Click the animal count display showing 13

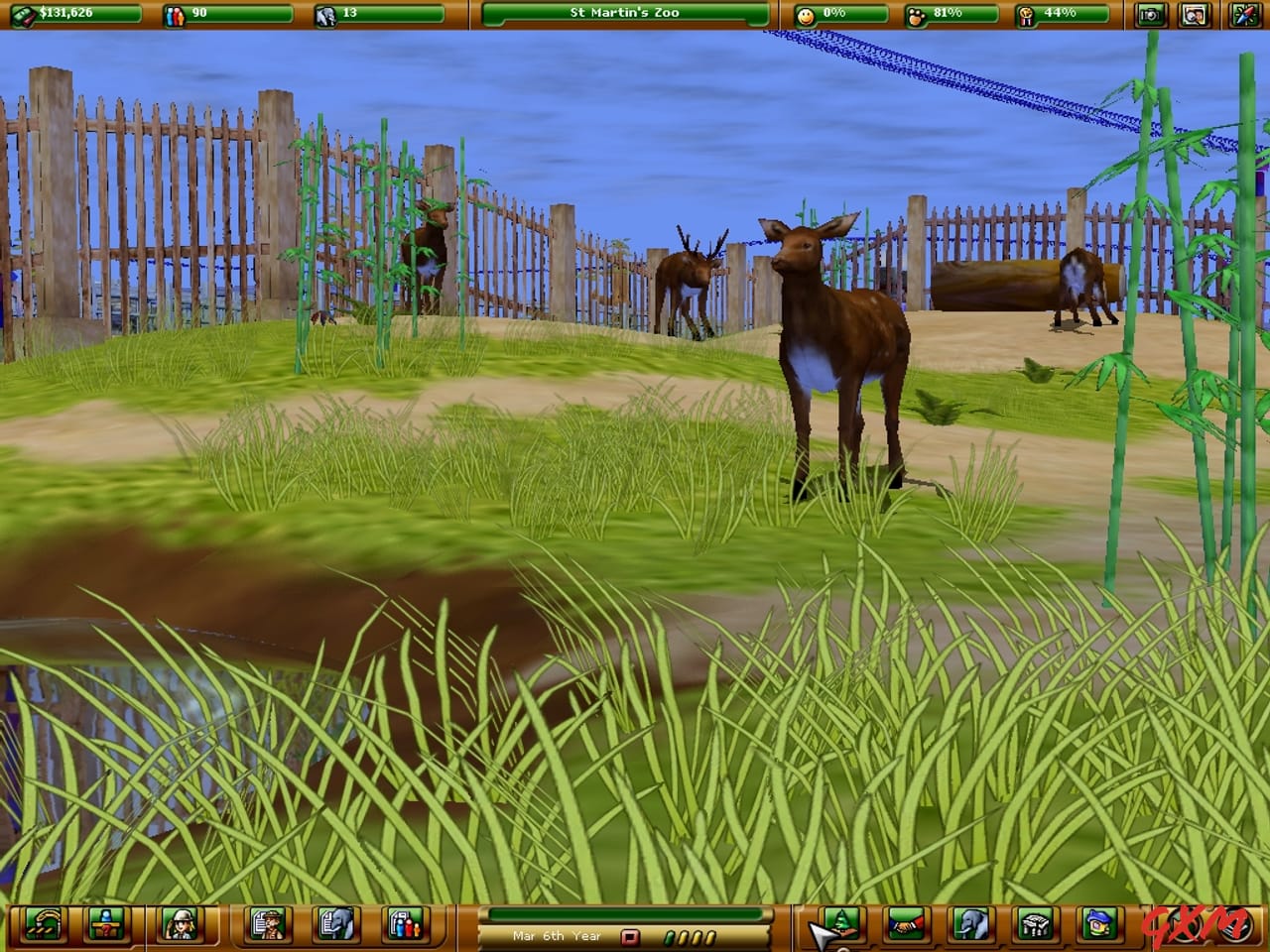(367, 12)
